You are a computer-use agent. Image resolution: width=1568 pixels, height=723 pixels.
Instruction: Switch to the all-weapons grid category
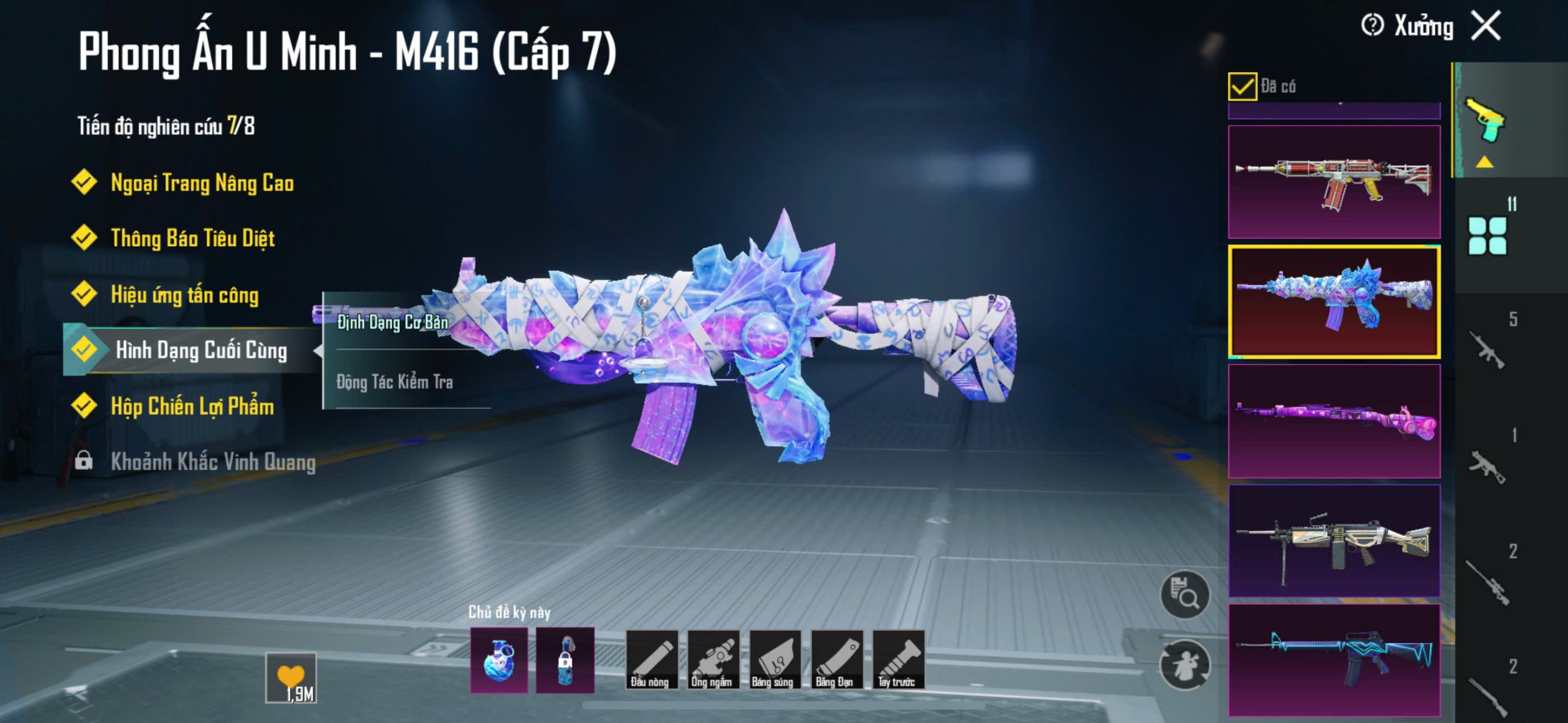tap(1487, 236)
